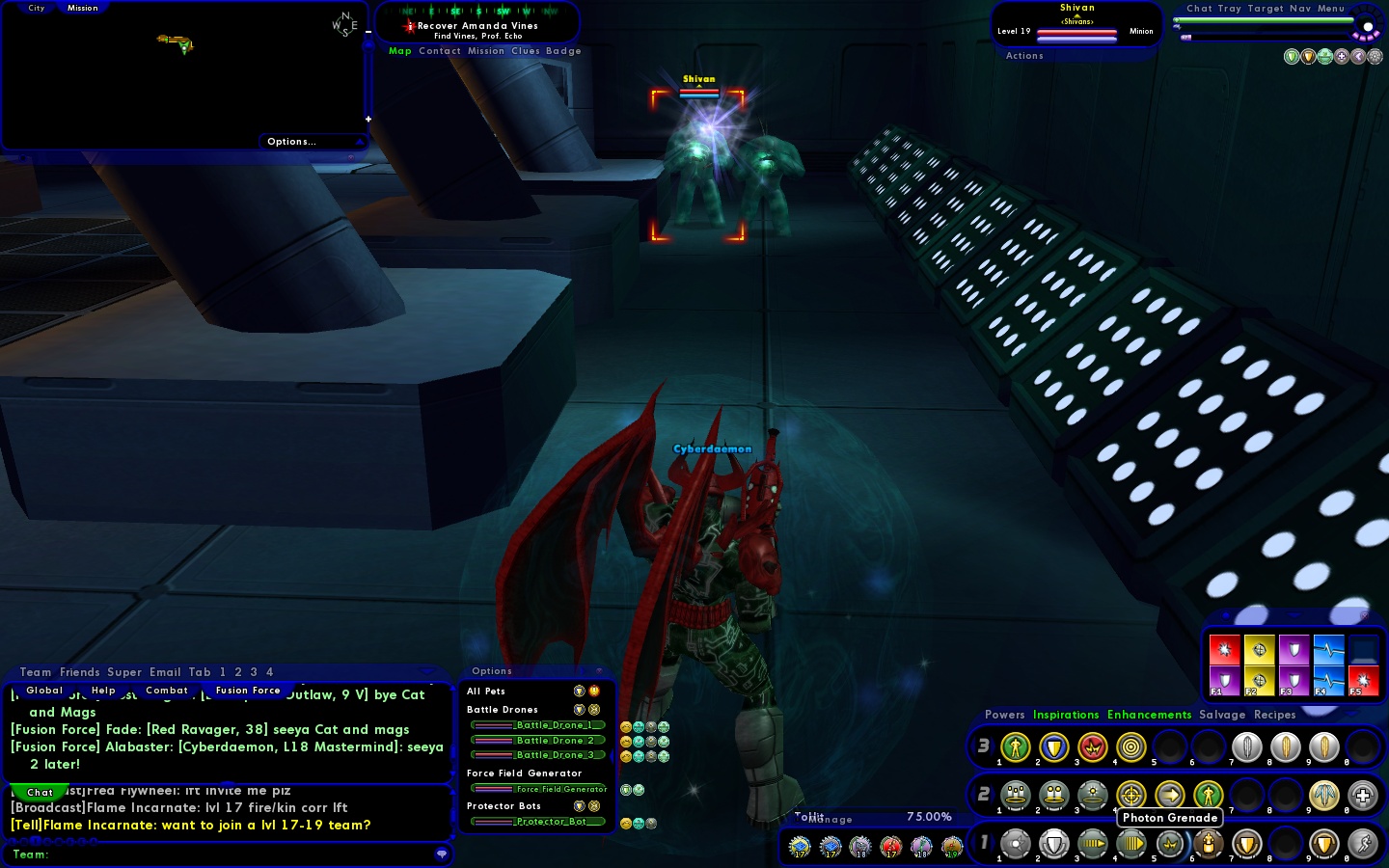Click the Actions button under target Shivan

(x=1024, y=56)
